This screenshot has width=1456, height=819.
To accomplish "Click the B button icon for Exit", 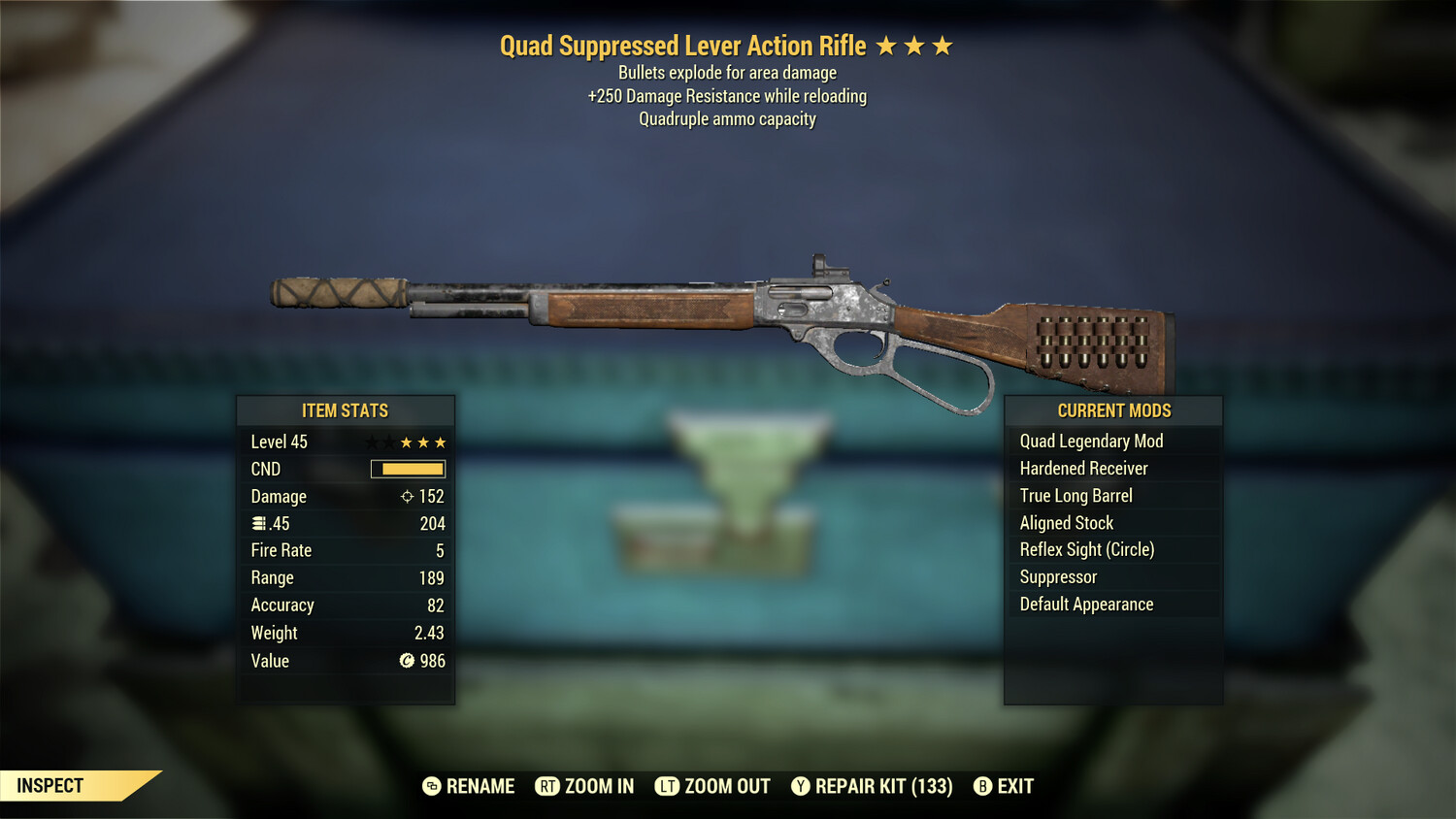I will (x=982, y=786).
